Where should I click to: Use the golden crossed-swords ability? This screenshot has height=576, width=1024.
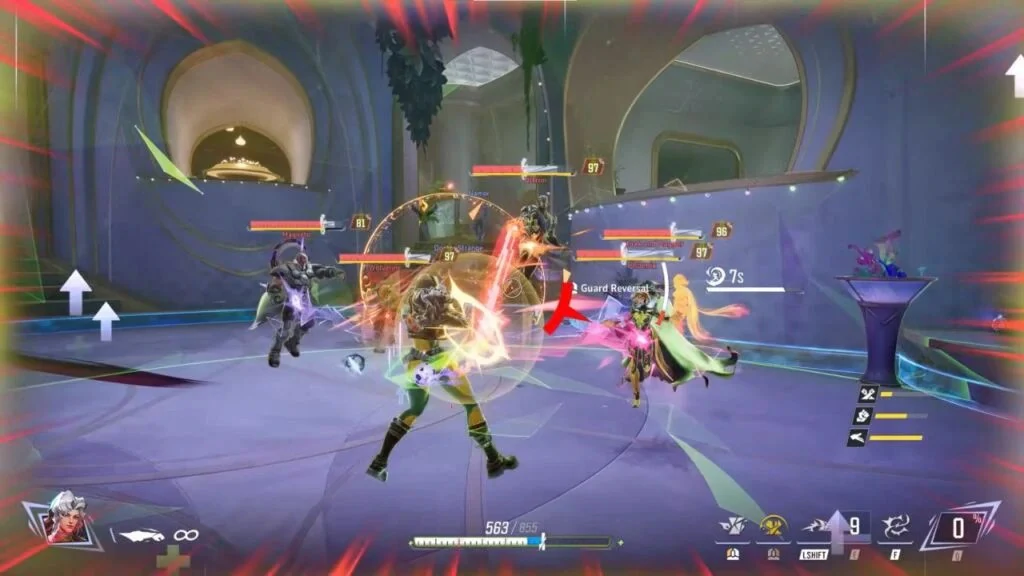pos(772,526)
